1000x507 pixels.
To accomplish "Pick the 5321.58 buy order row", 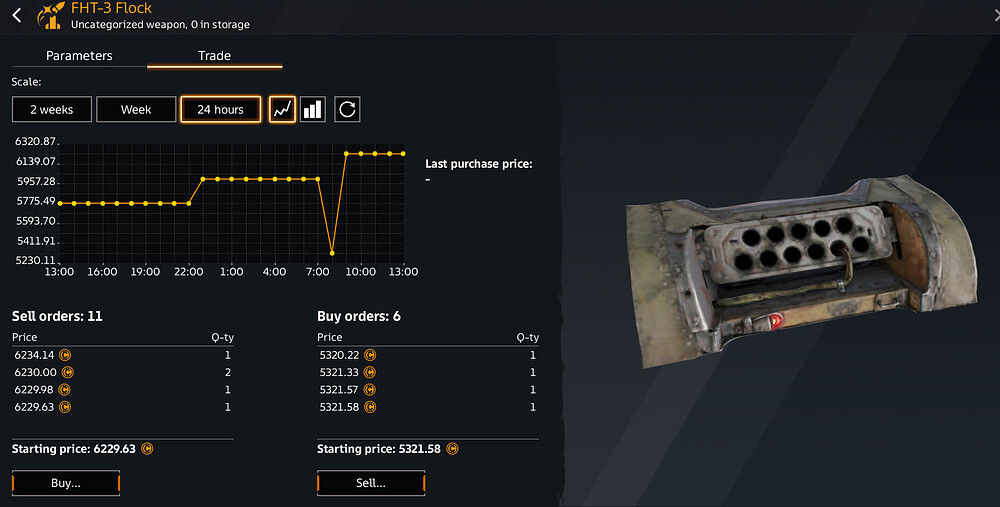I will (x=427, y=407).
